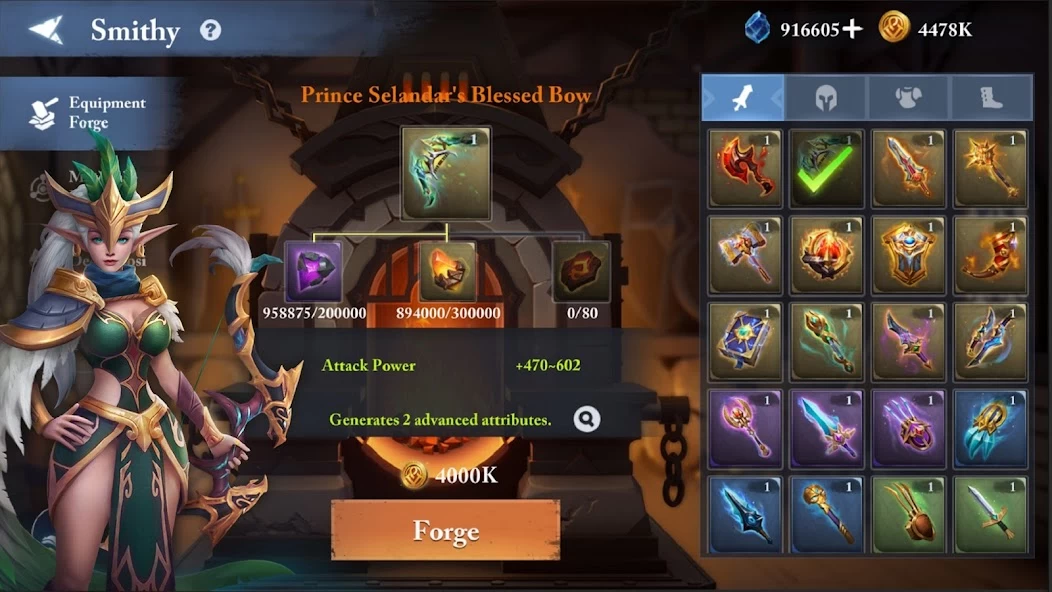The height and width of the screenshot is (592, 1052).
Task: Switch to the helmet category tab
Action: (x=825, y=97)
